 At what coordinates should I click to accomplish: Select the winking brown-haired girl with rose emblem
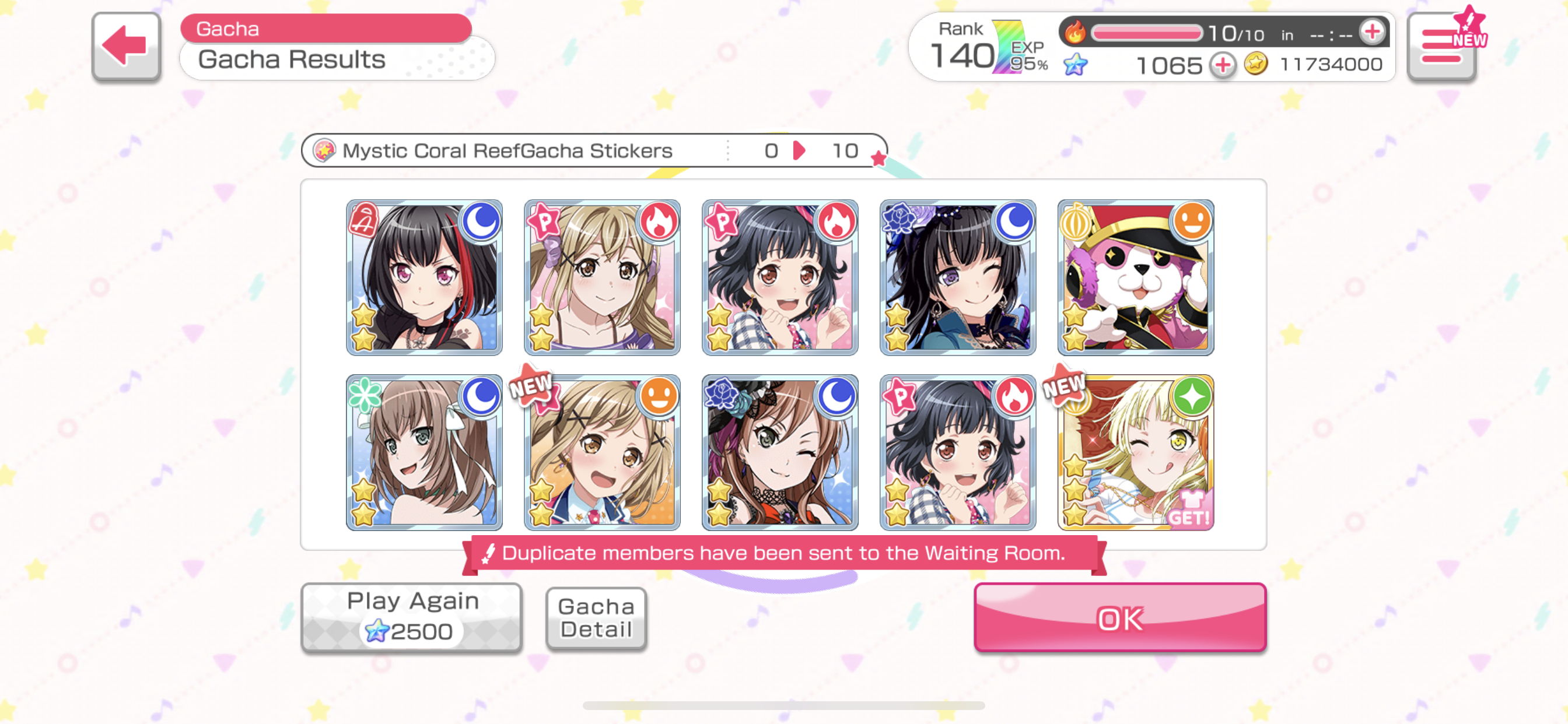780,453
